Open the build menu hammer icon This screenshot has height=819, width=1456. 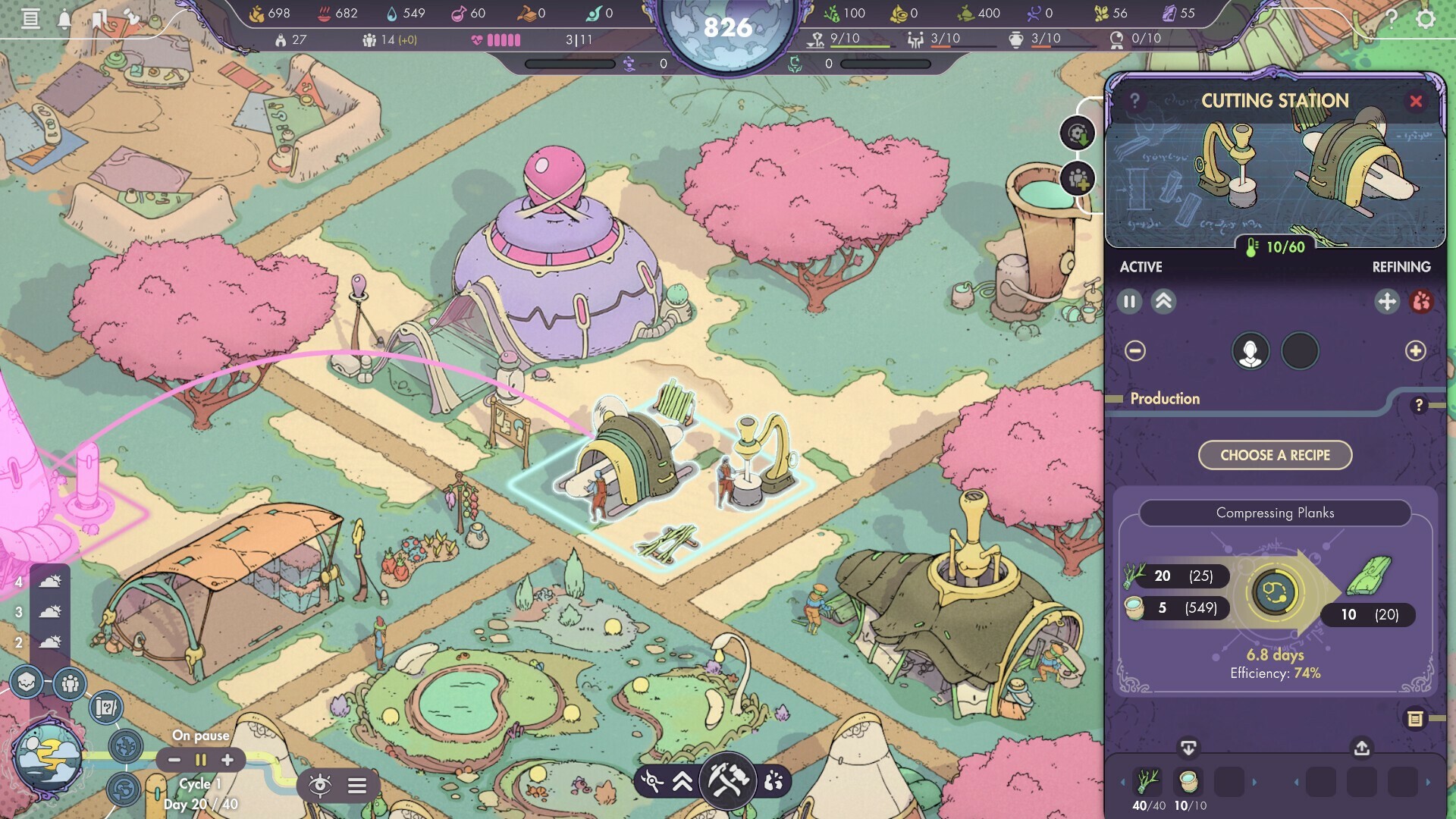[x=727, y=780]
